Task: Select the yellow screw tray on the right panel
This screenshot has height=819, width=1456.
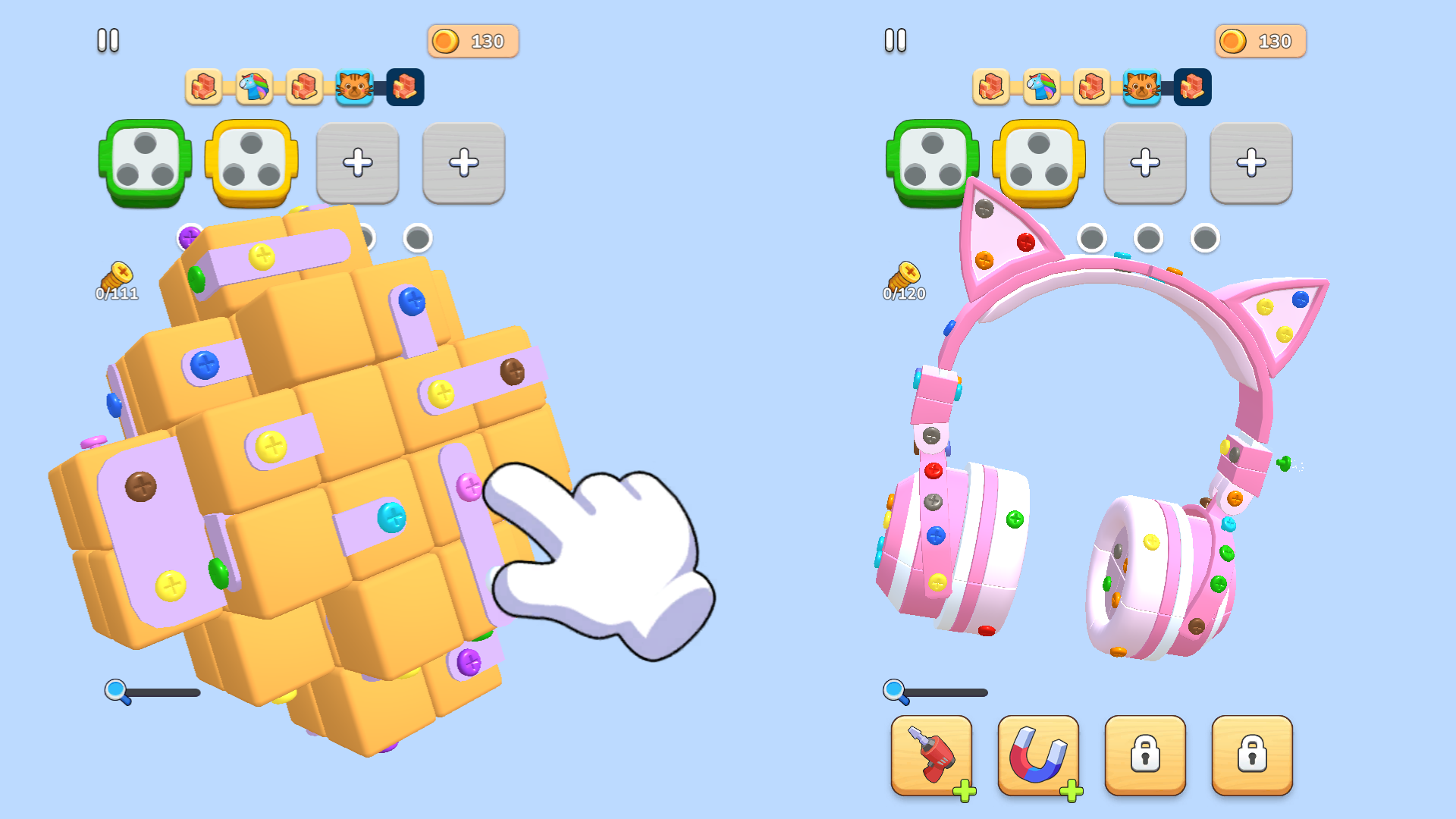Action: (x=1038, y=162)
